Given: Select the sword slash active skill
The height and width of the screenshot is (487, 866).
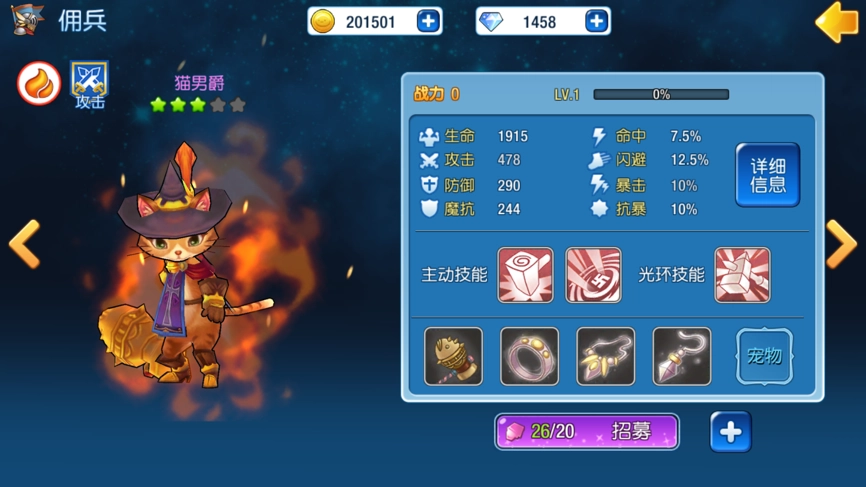Looking at the screenshot, I should [593, 275].
